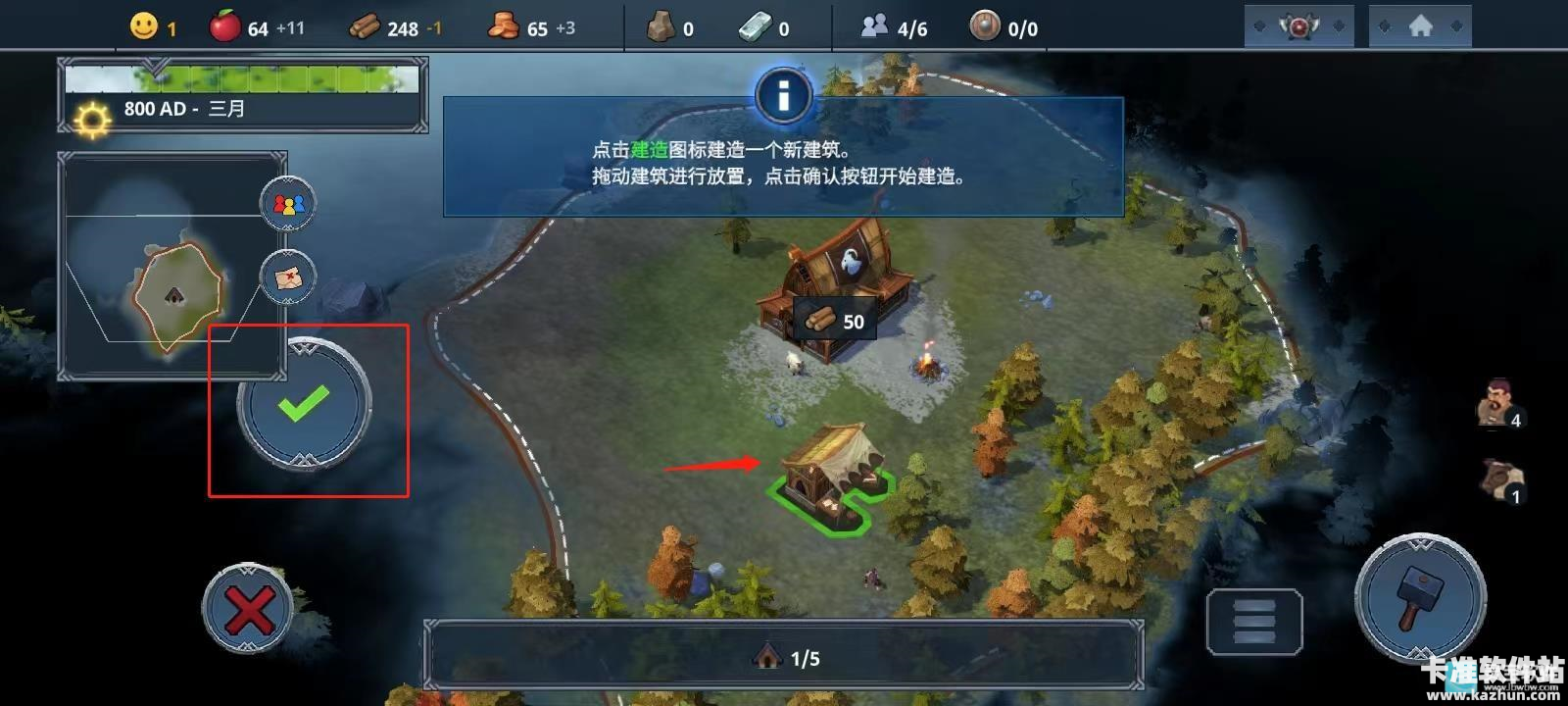Cancel placement with the red X button
The width and height of the screenshot is (1568, 706).
(x=248, y=608)
